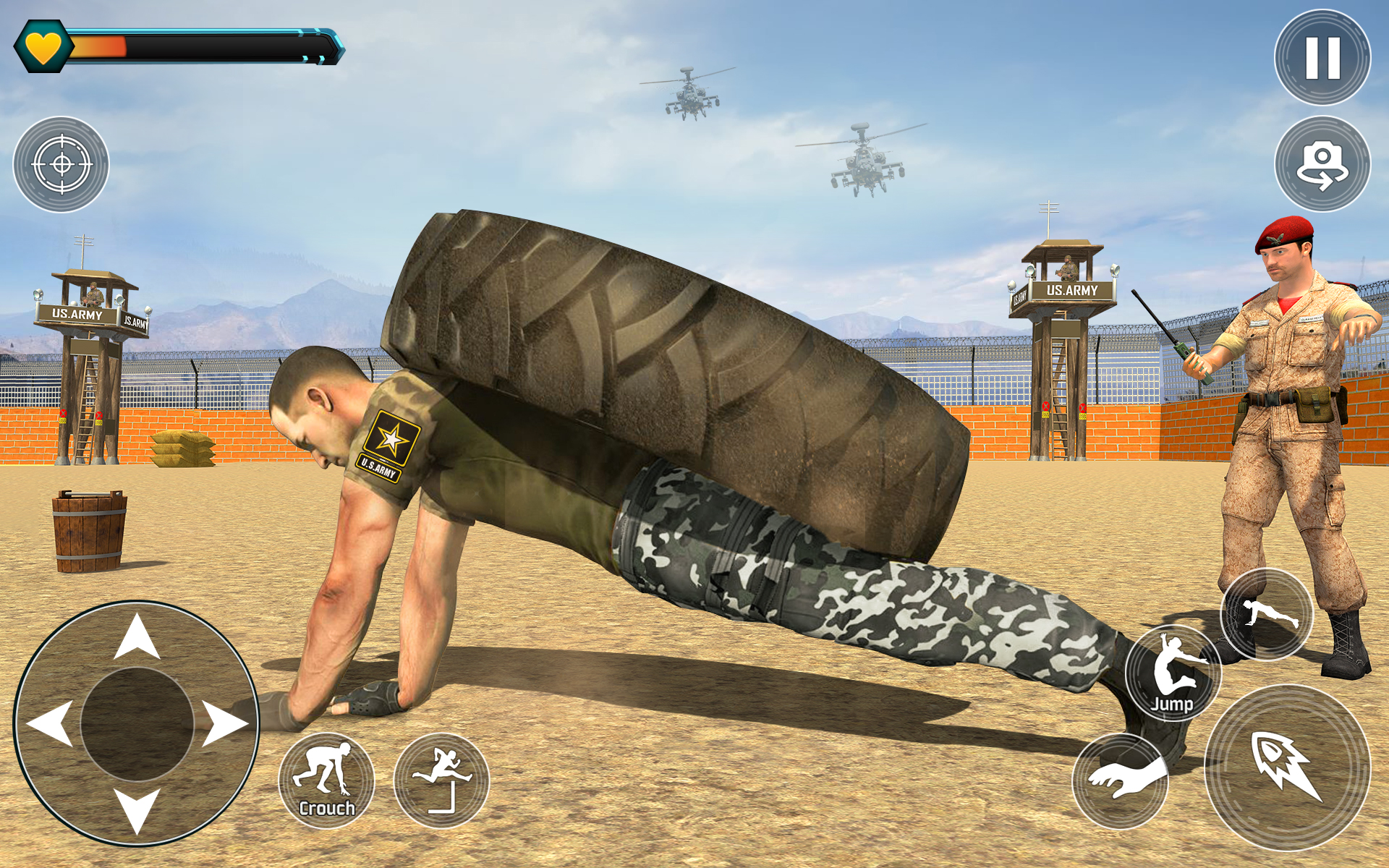Tap the heart icon on the health bar
This screenshot has width=1389, height=868.
[x=43, y=46]
